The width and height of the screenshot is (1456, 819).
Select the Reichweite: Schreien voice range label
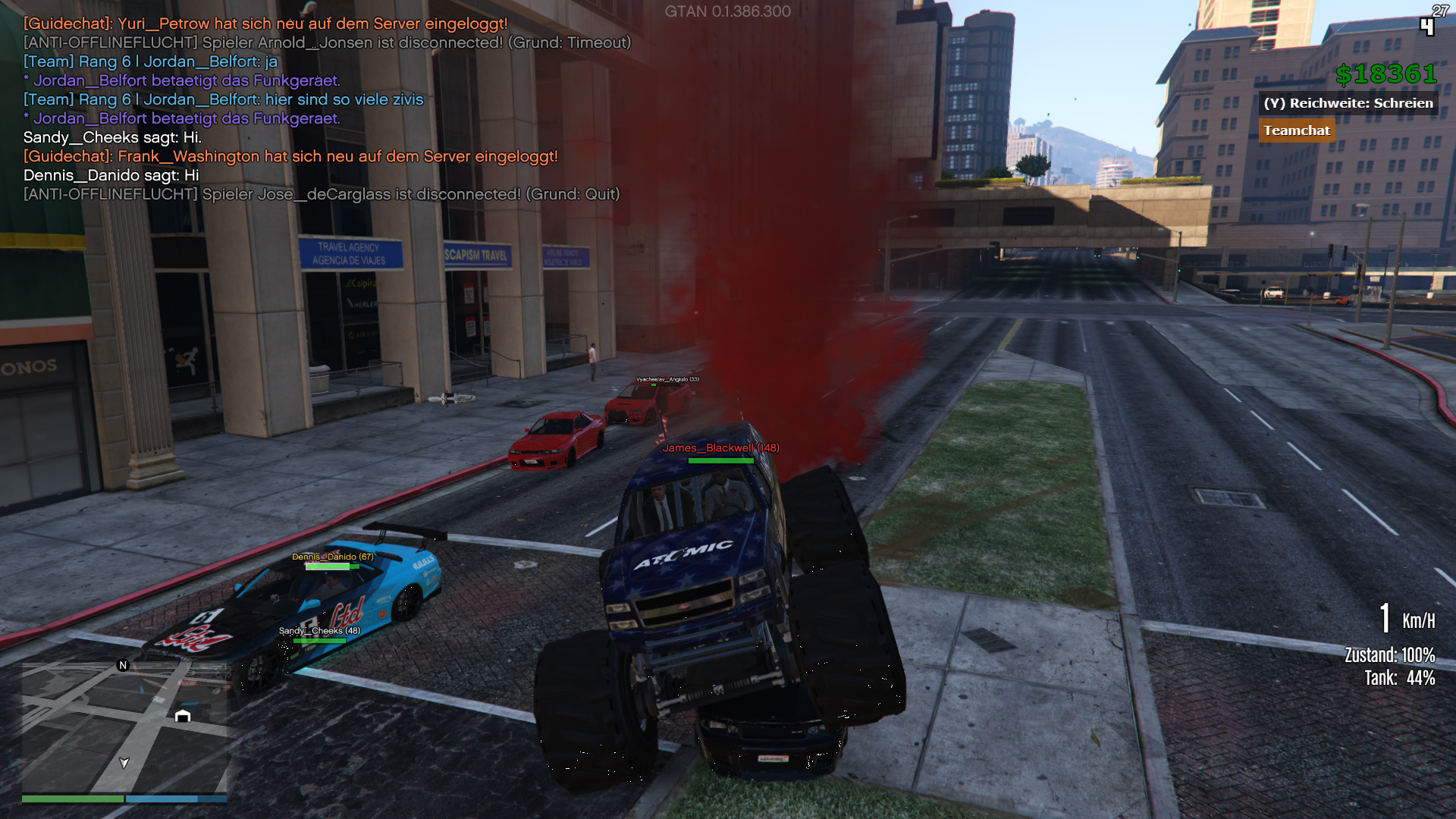tap(1348, 103)
